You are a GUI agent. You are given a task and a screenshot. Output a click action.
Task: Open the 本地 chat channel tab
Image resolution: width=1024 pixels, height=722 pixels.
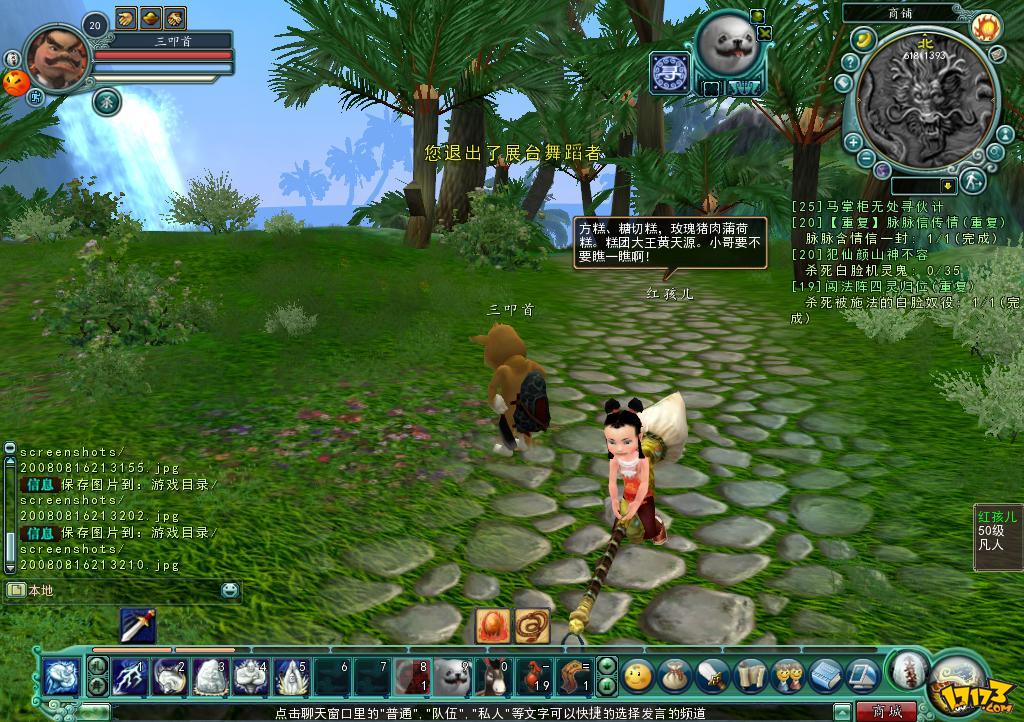40,590
